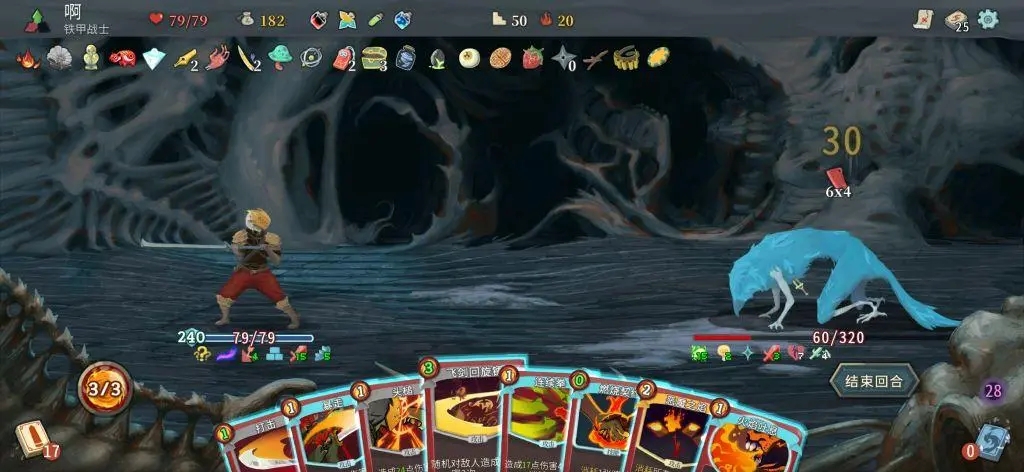Open the draw pile showing 17
Image resolution: width=1024 pixels, height=472 pixels.
pyautogui.click(x=31, y=439)
